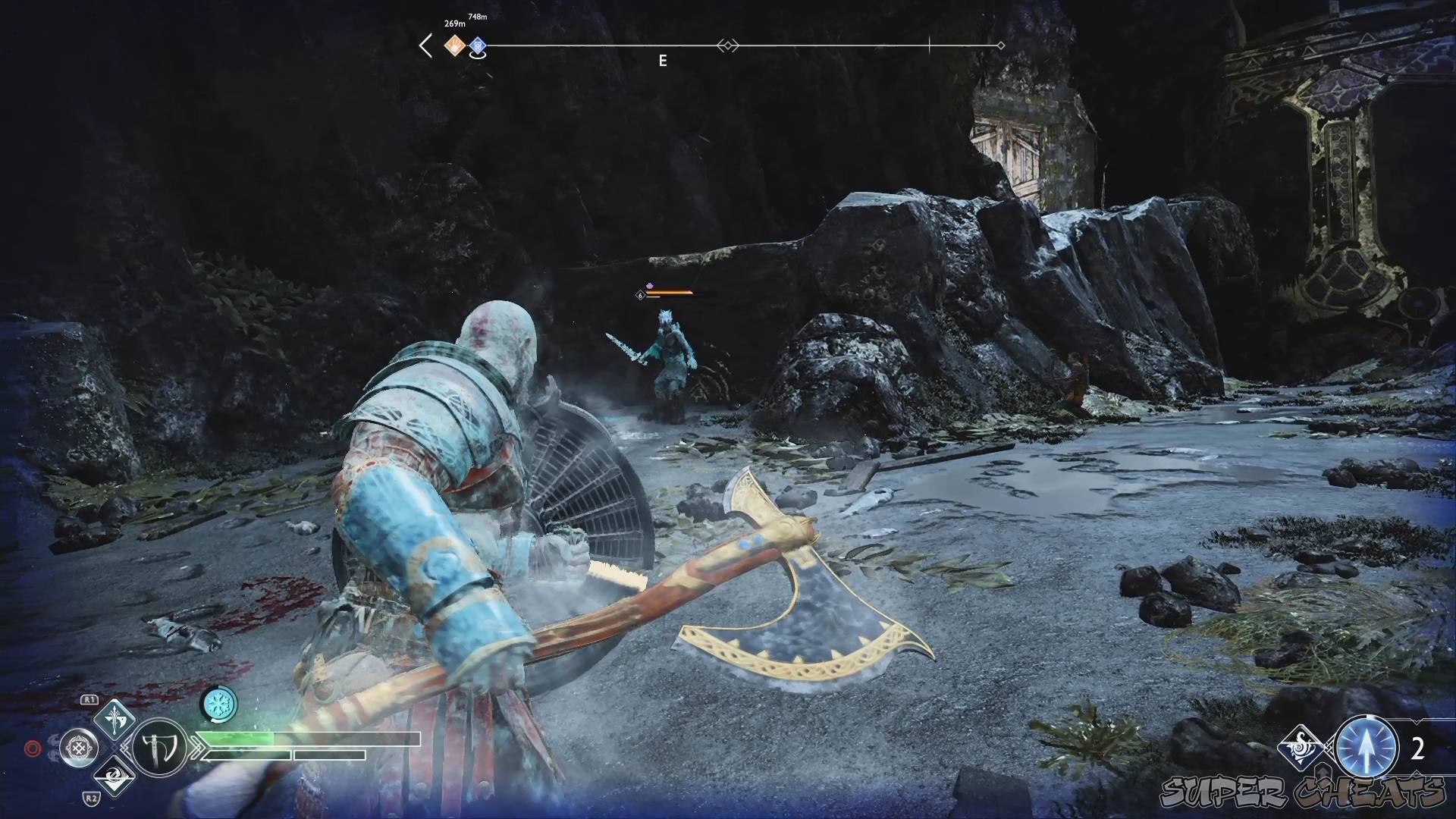The height and width of the screenshot is (819, 1456).
Task: Click the frost snowflake status icon
Action: coord(219,704)
